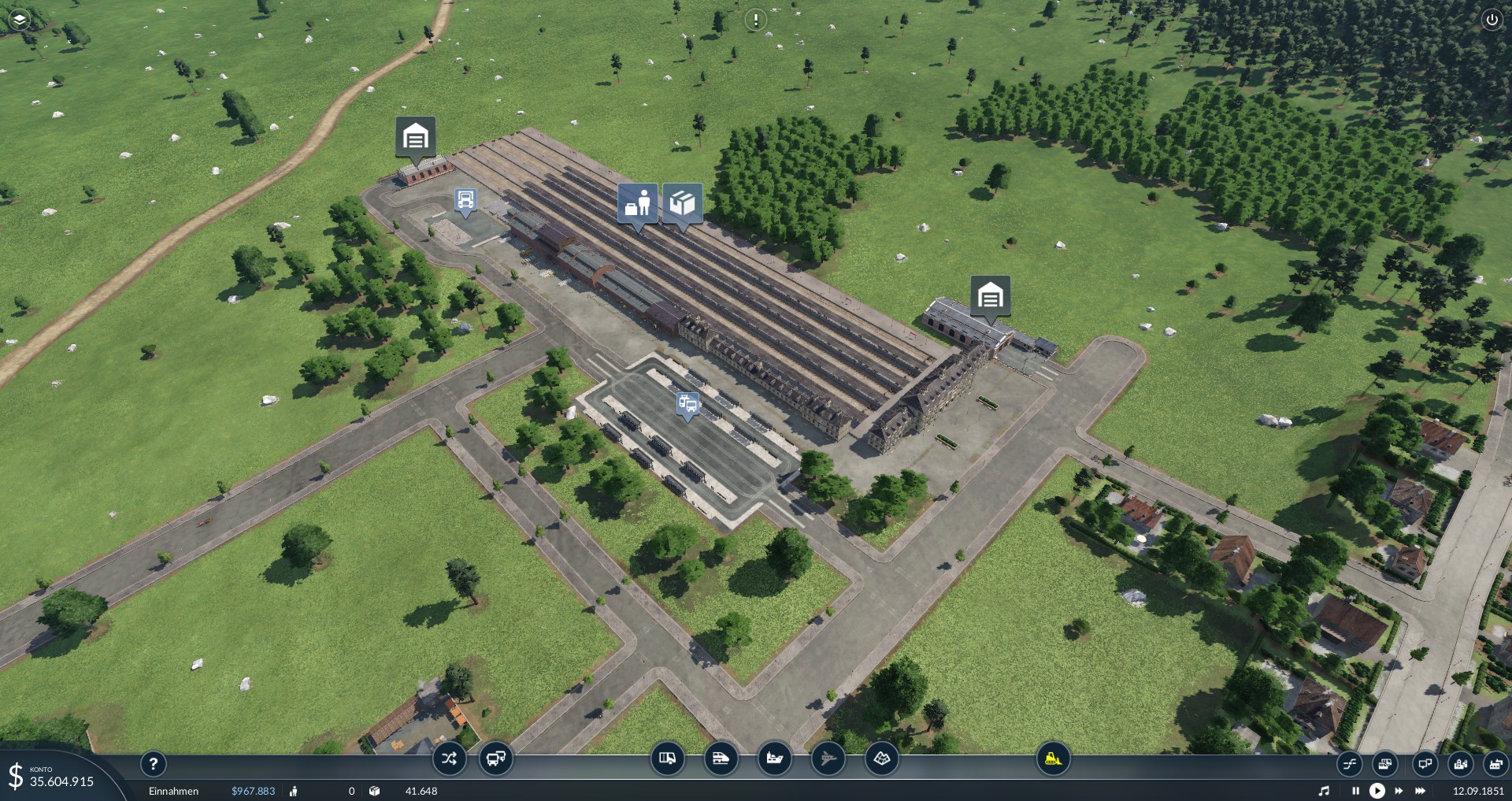Open the track switch overview icon

(1350, 763)
